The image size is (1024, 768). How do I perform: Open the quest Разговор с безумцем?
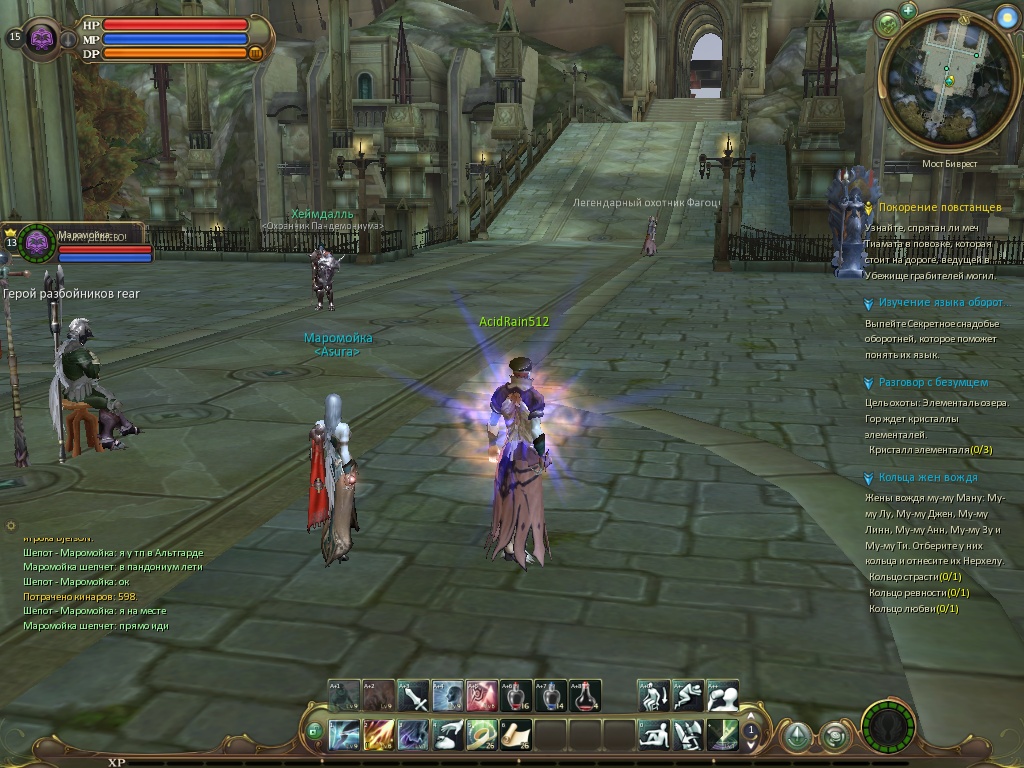(932, 382)
